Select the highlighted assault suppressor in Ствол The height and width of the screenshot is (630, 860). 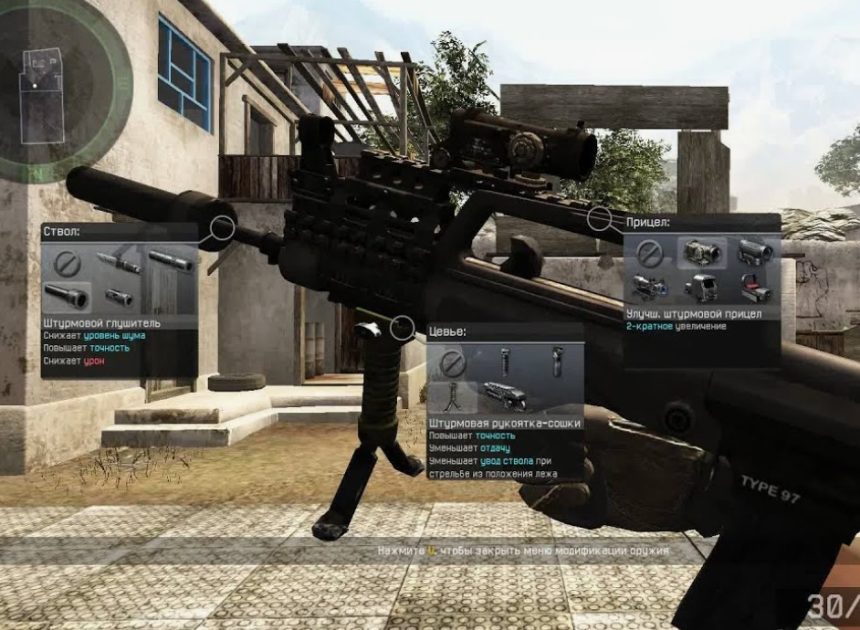(x=67, y=296)
